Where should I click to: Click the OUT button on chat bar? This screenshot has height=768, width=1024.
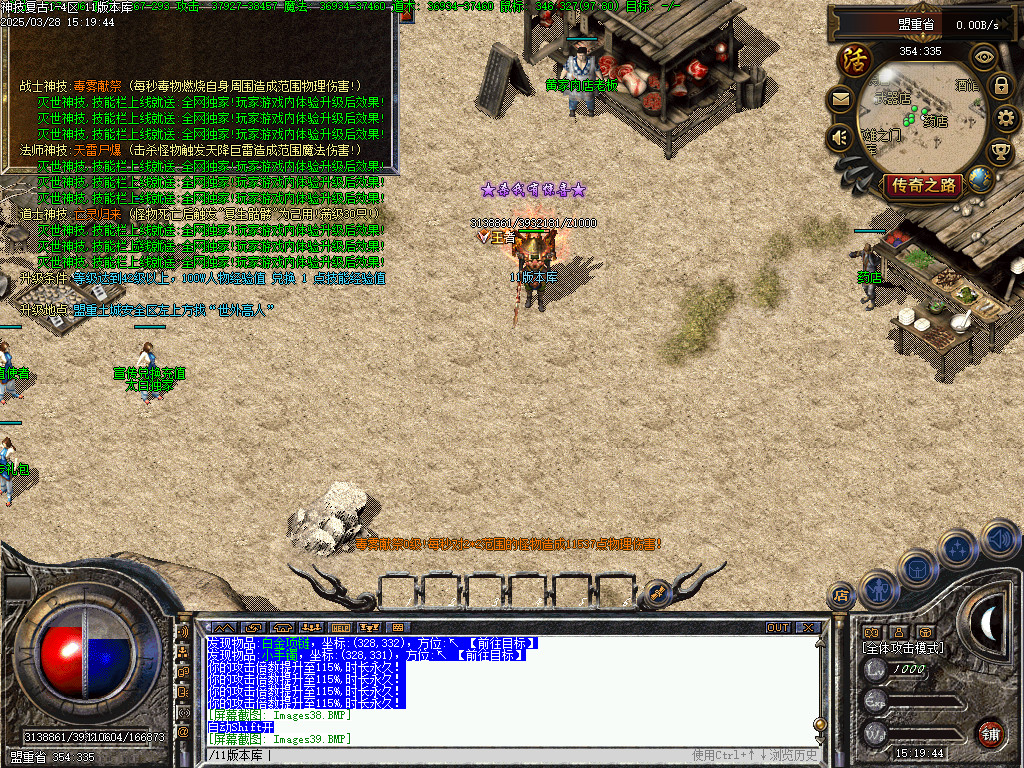pyautogui.click(x=778, y=628)
